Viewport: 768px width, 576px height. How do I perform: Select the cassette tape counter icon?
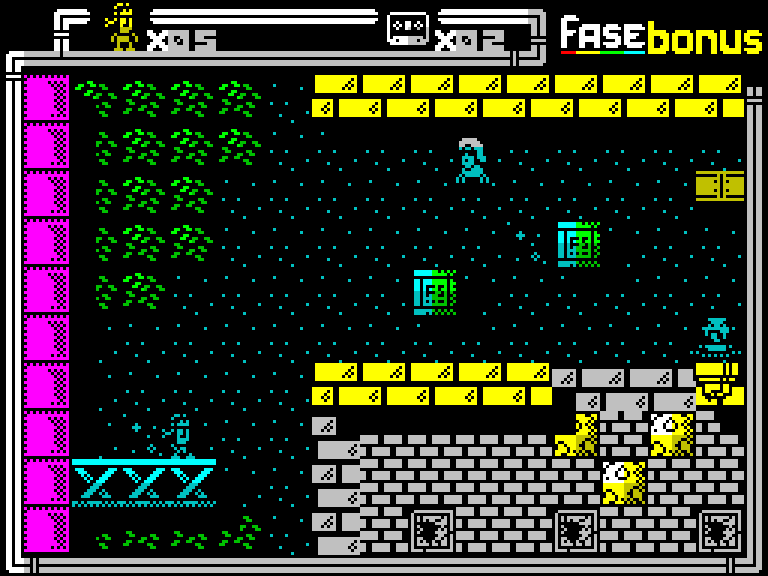[x=408, y=27]
